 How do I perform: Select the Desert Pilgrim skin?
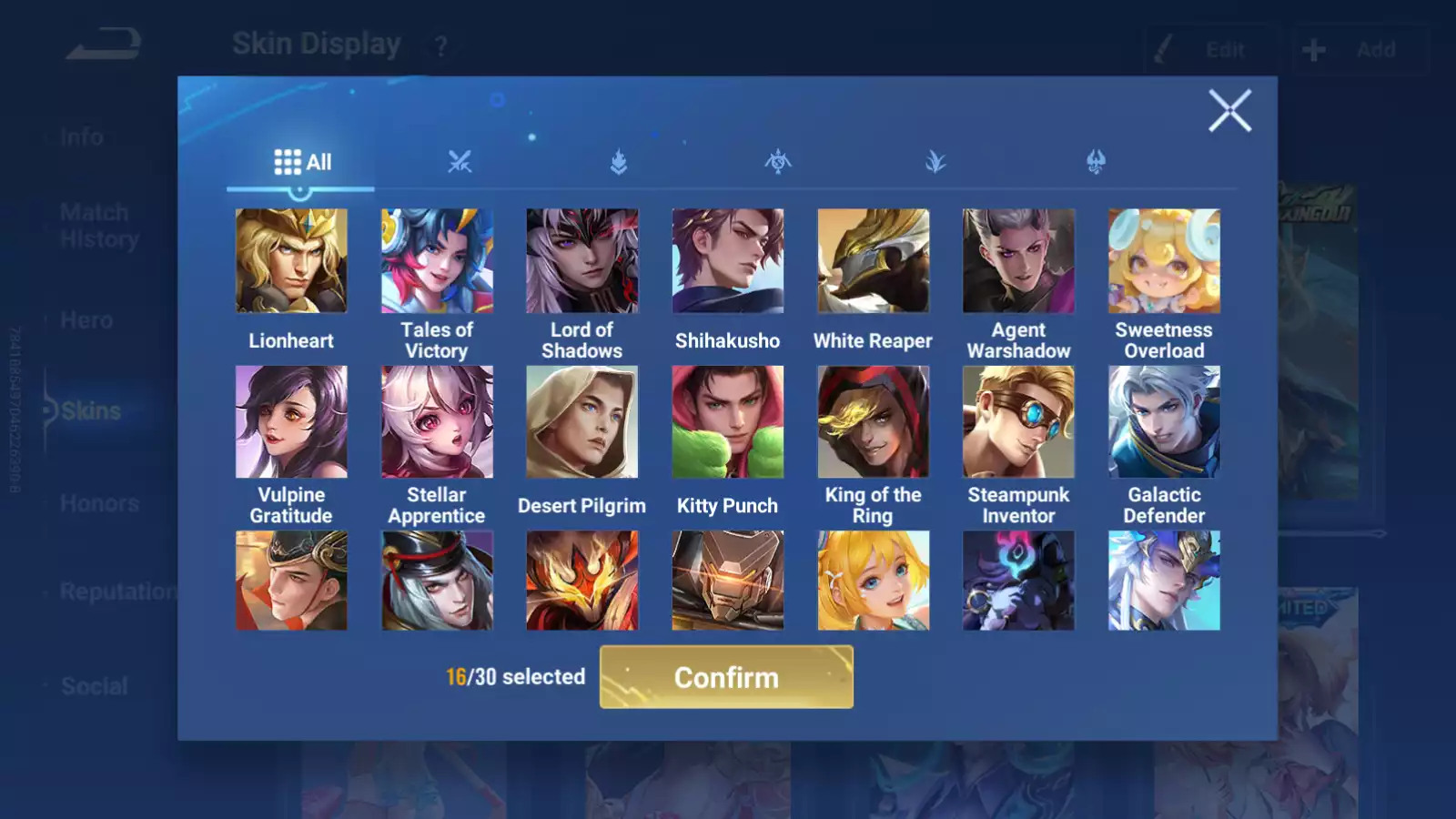[582, 422]
